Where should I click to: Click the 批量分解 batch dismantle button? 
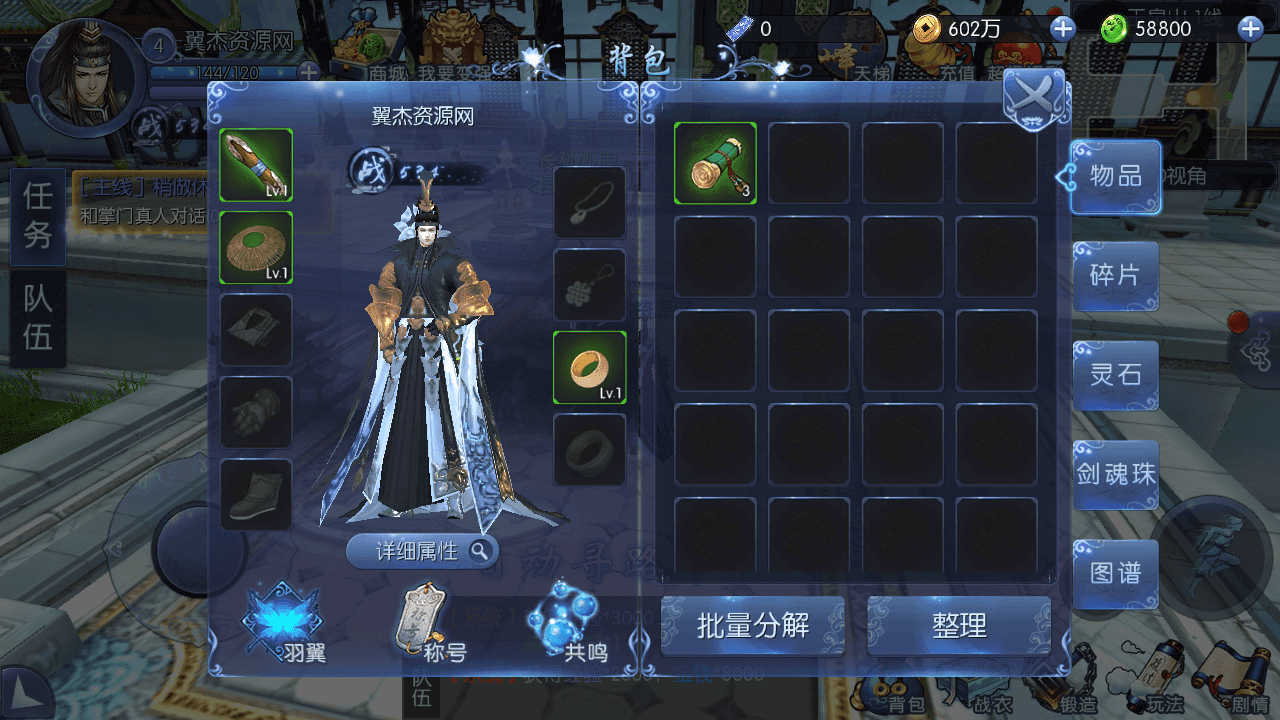753,626
